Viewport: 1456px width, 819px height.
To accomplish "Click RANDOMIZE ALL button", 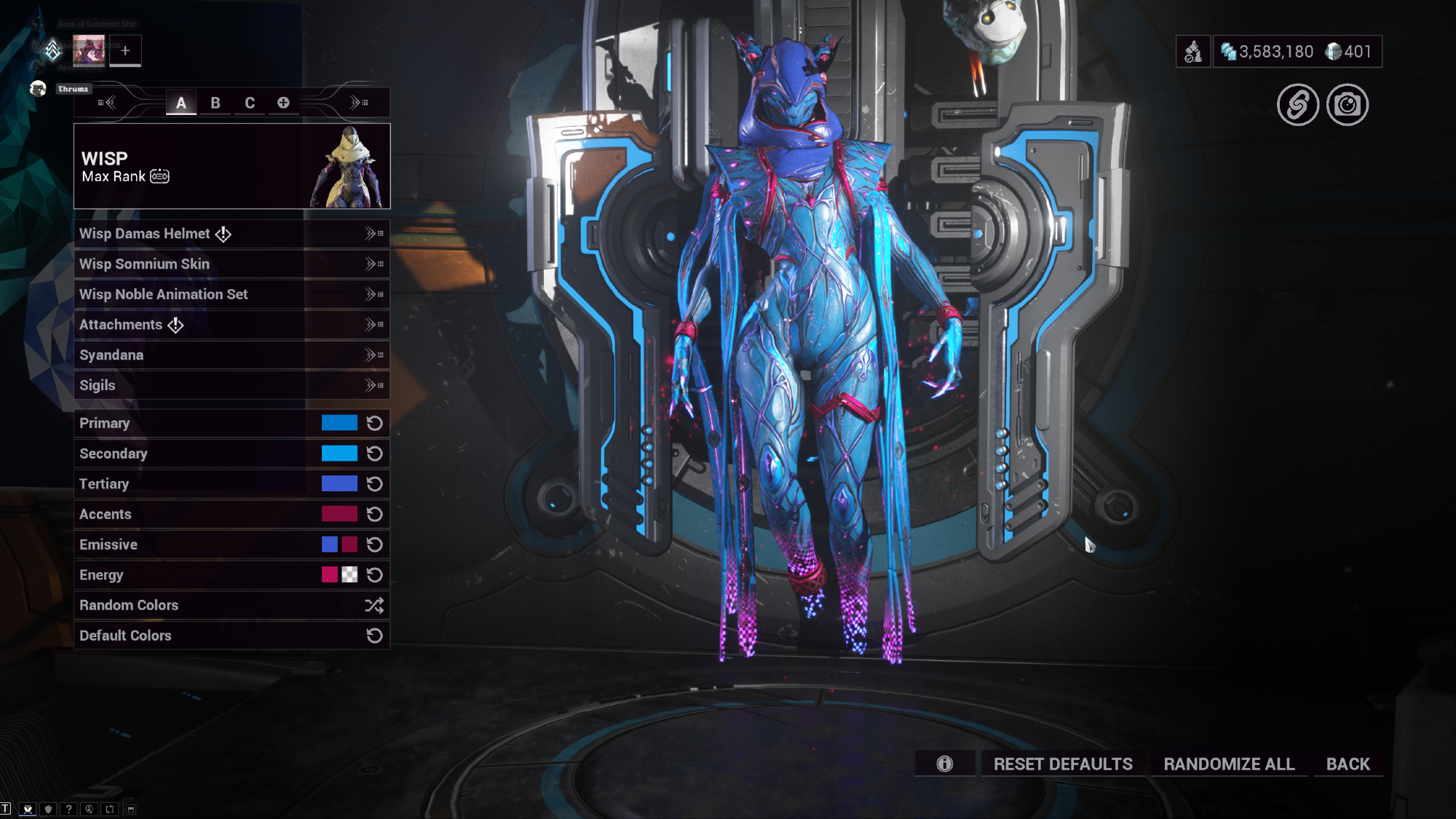I will point(1229,764).
